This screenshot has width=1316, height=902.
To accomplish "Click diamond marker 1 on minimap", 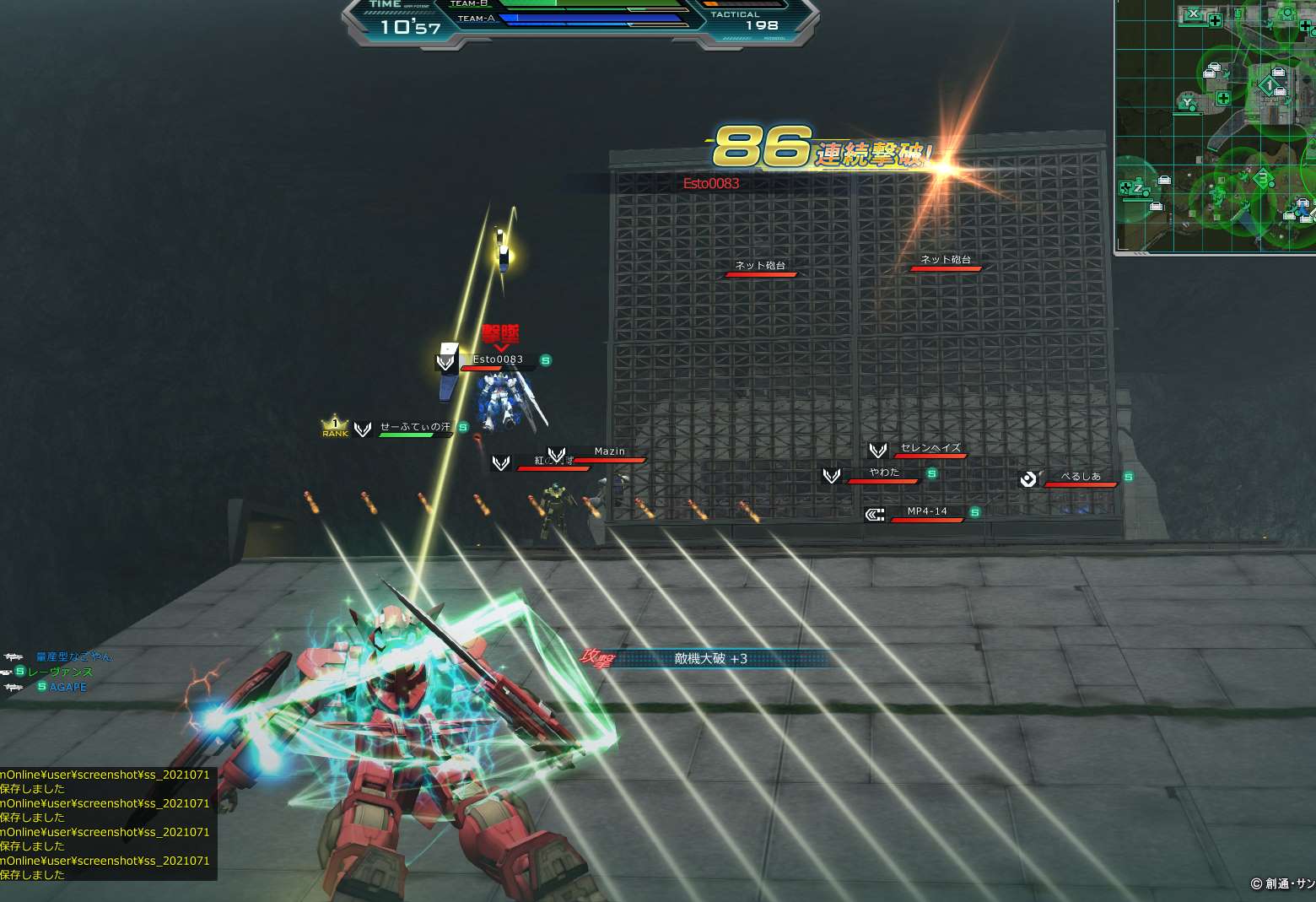I will coord(1267,85).
